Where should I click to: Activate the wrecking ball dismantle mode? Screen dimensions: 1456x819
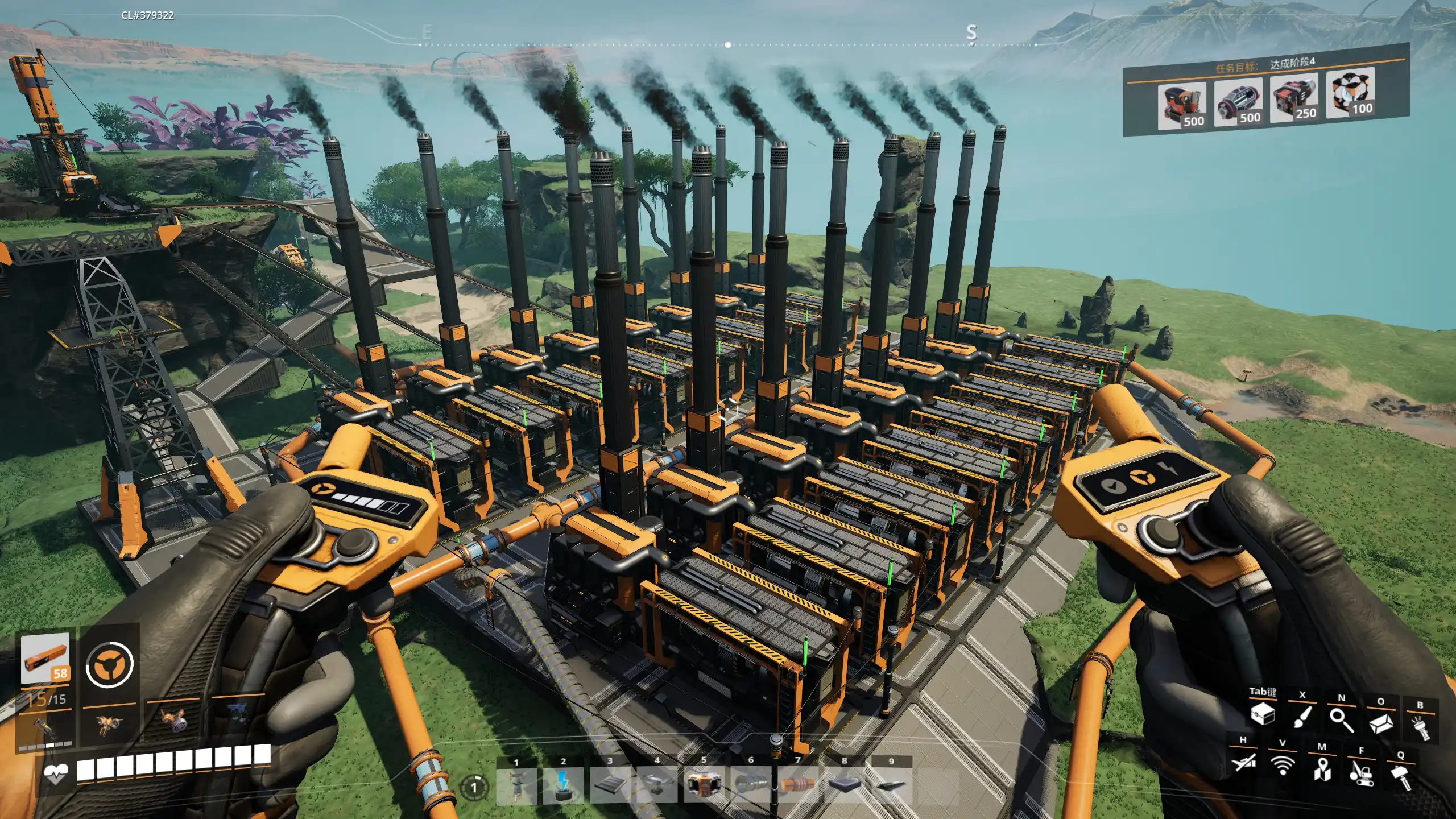click(x=1362, y=773)
